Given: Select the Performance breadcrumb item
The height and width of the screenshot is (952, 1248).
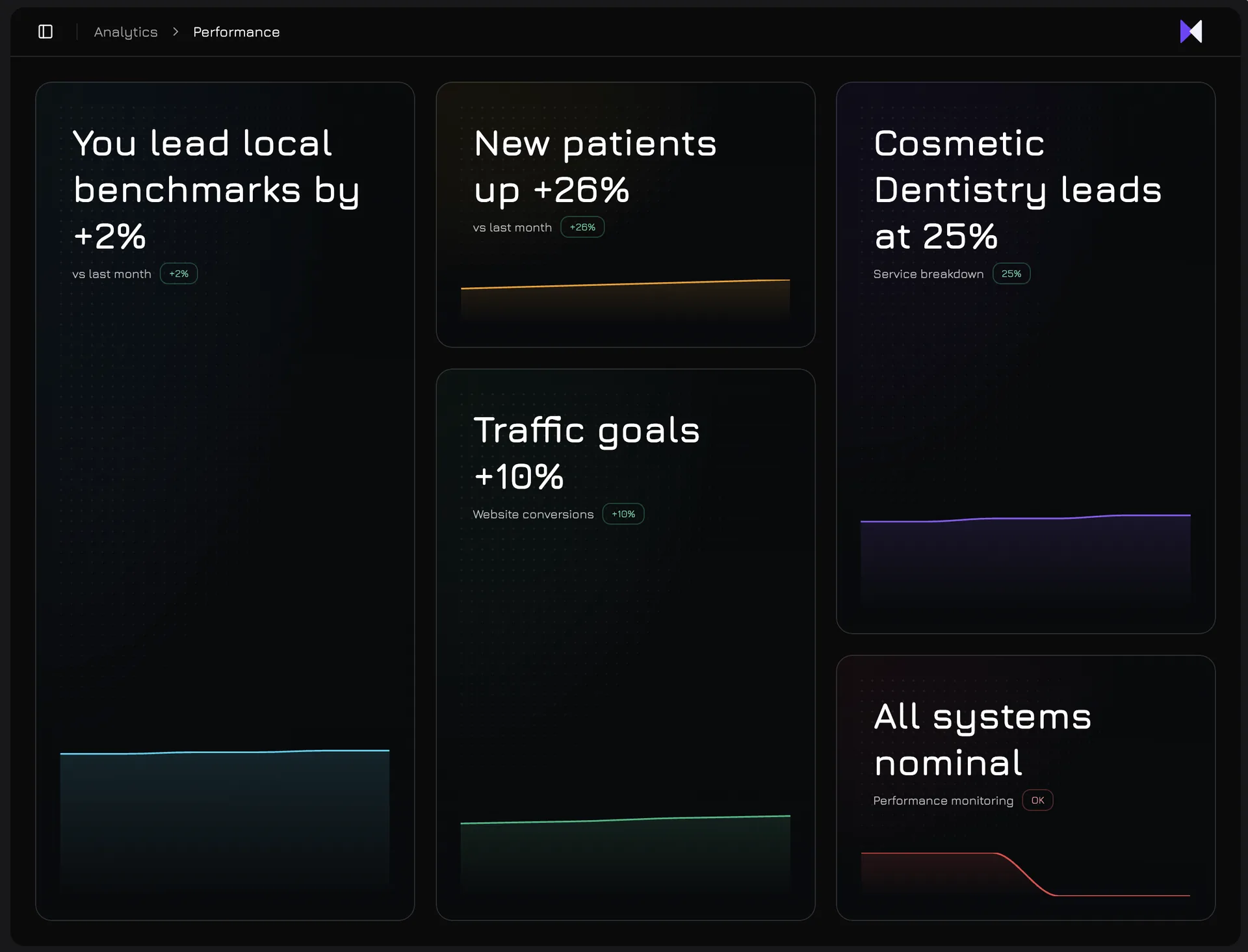Looking at the screenshot, I should tap(236, 31).
